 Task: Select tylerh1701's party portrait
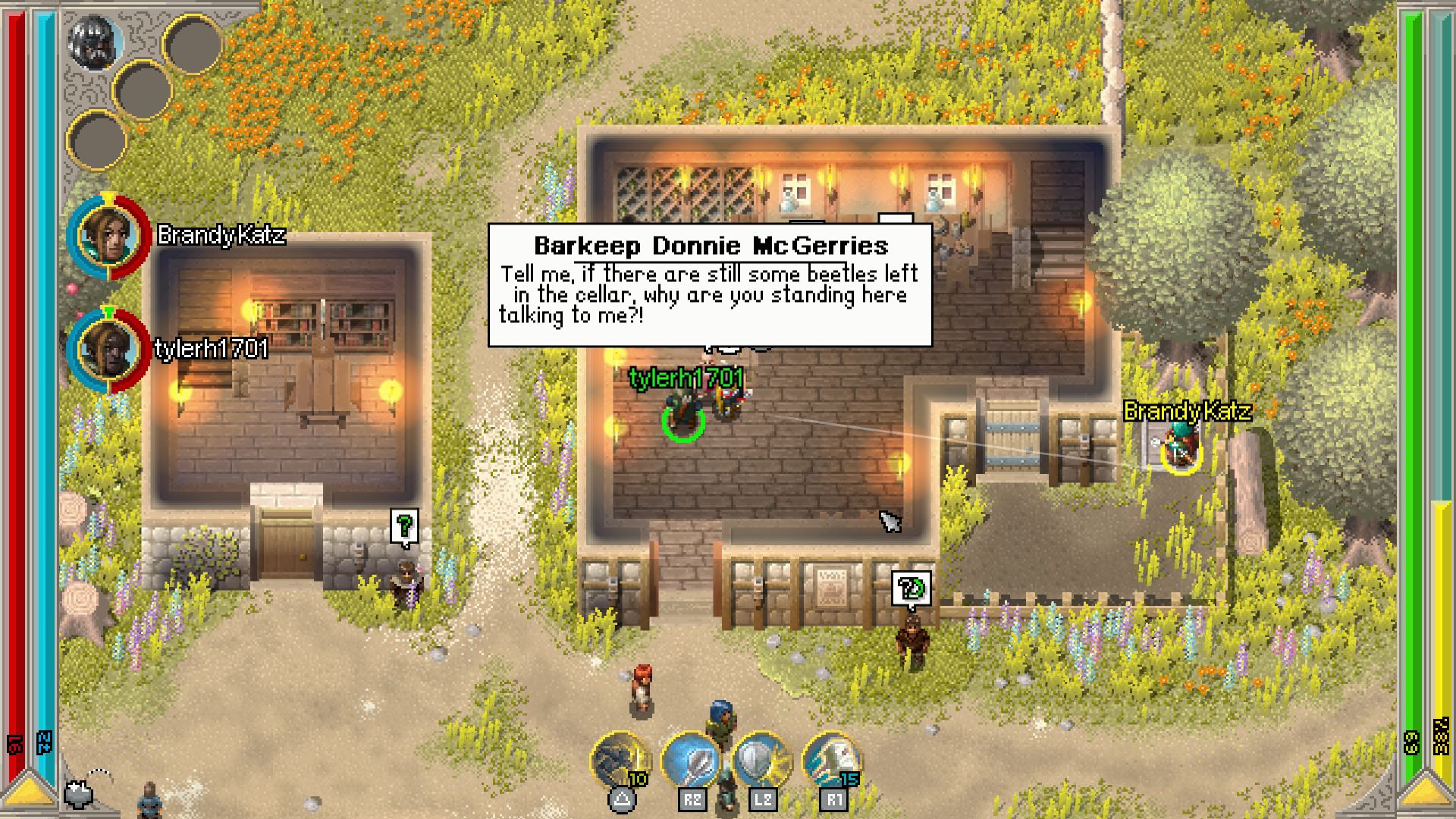pos(109,350)
